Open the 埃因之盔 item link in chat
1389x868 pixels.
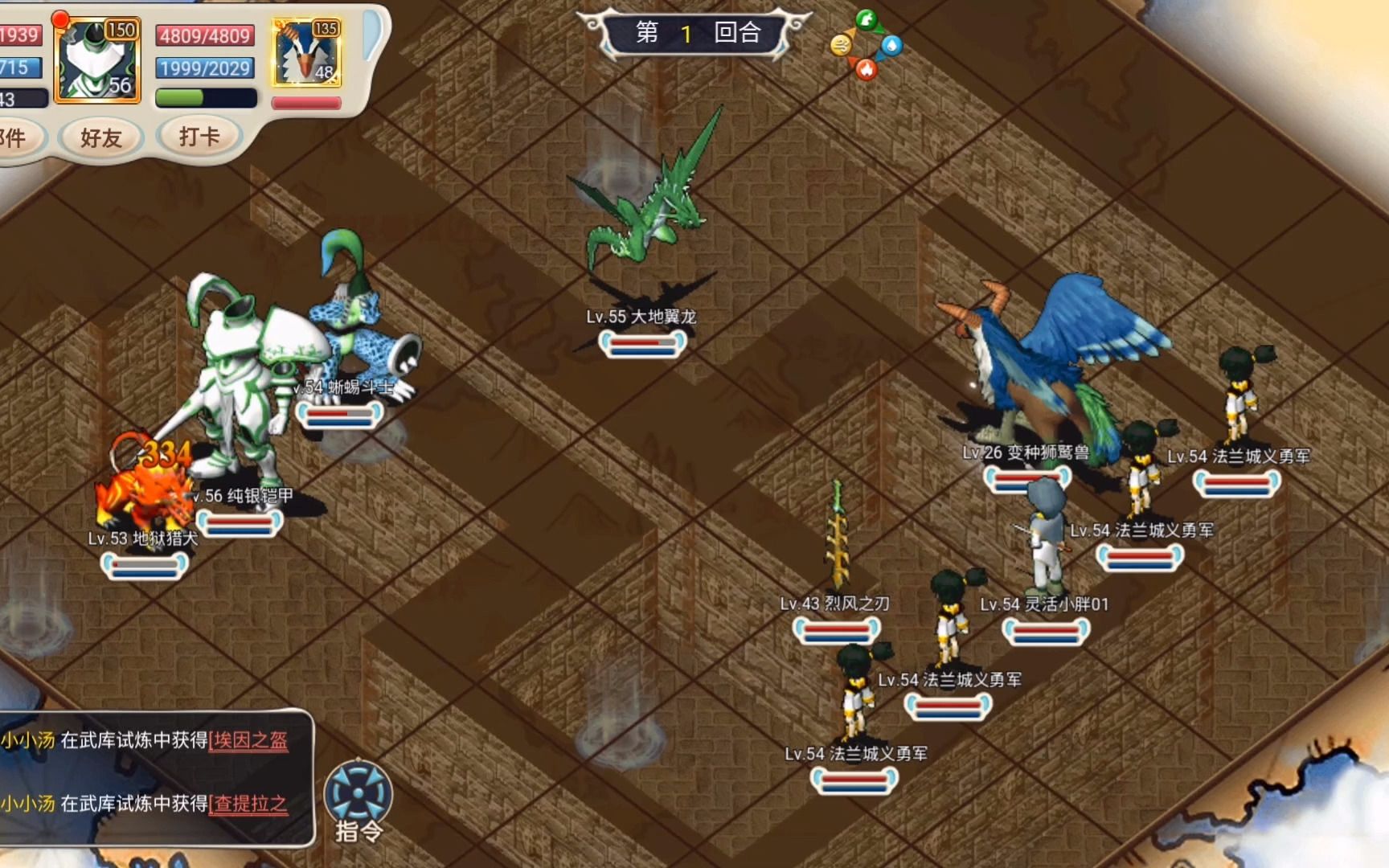249,740
